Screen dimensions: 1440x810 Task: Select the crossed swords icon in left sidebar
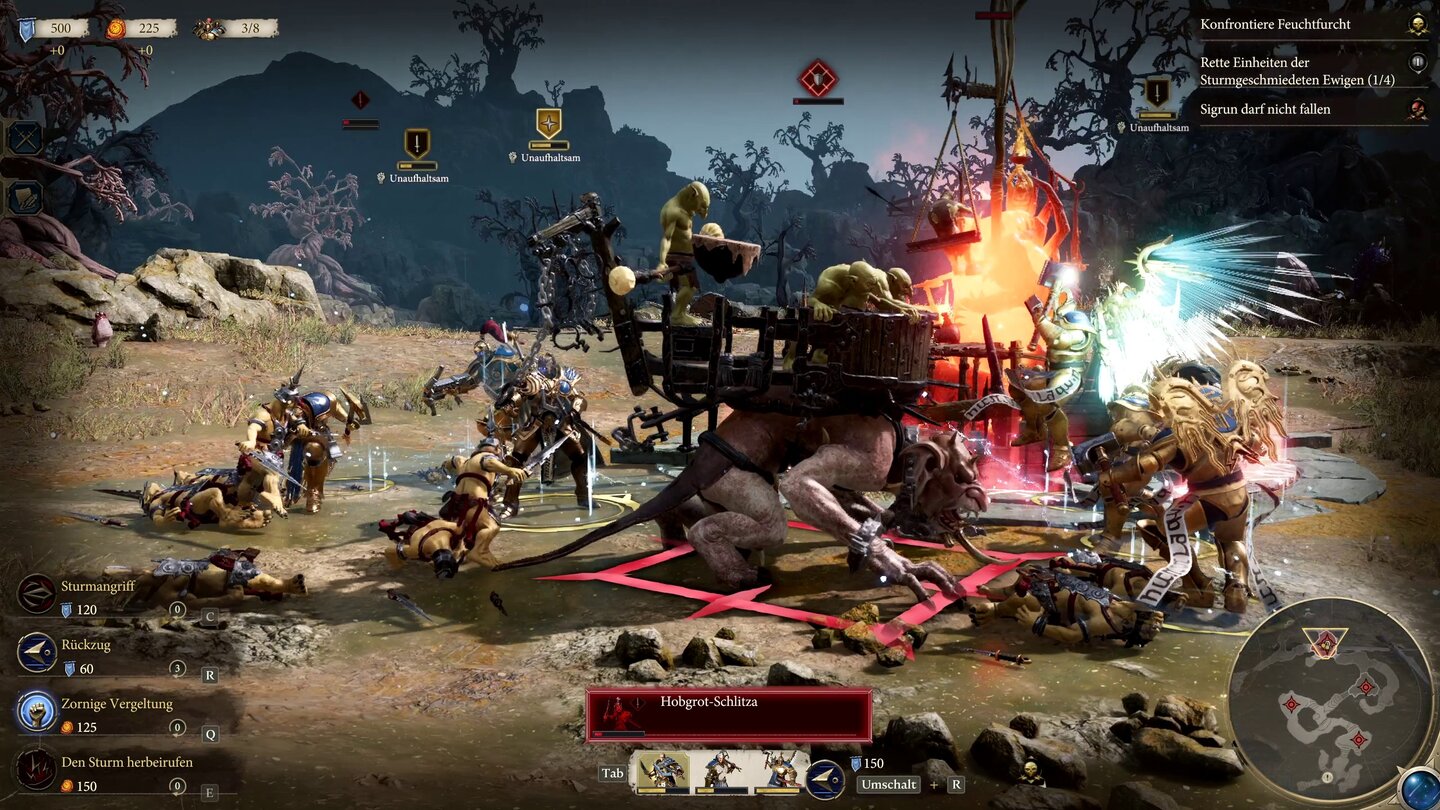click(25, 137)
